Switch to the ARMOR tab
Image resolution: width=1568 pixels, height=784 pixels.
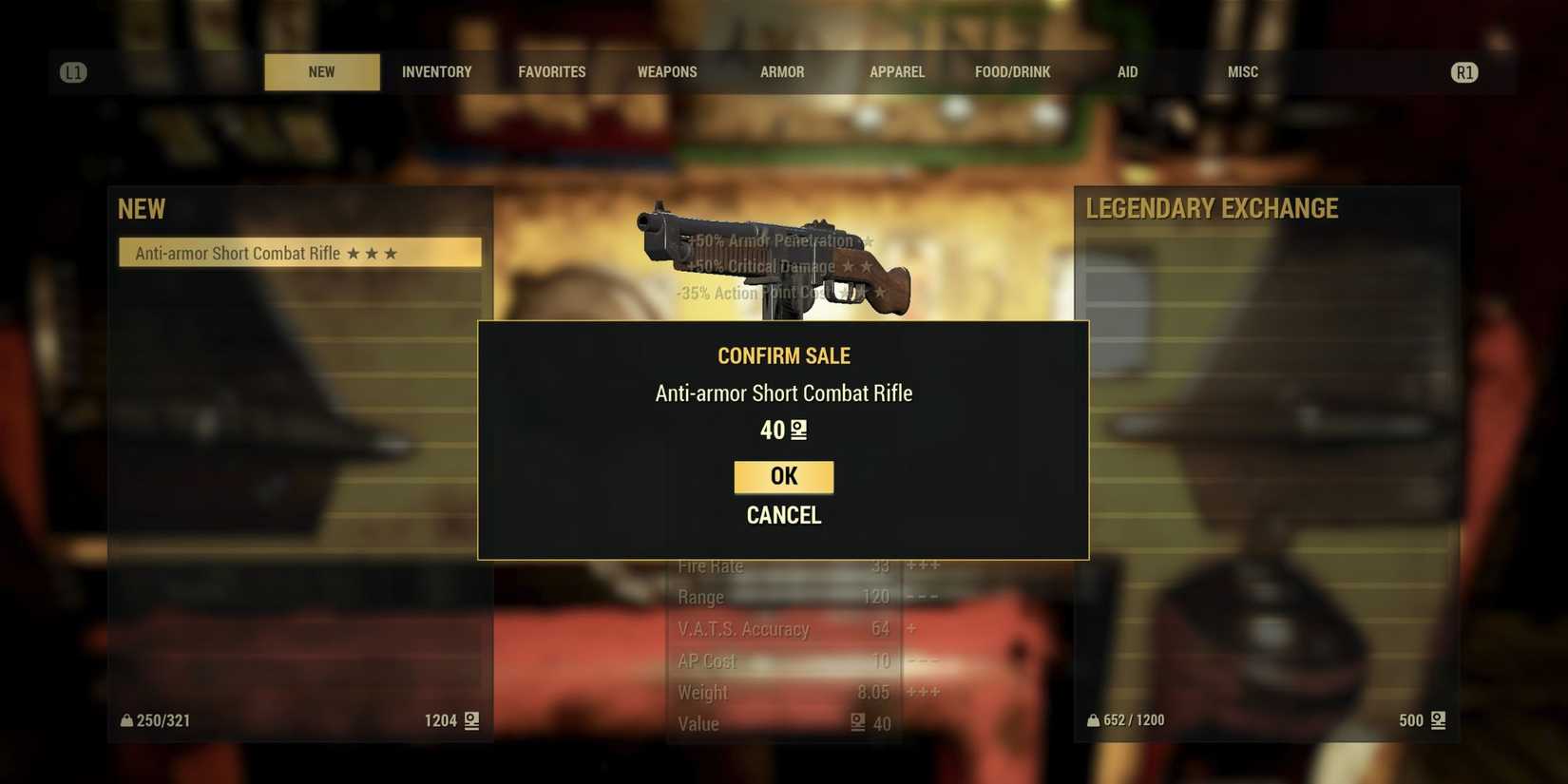[781, 71]
